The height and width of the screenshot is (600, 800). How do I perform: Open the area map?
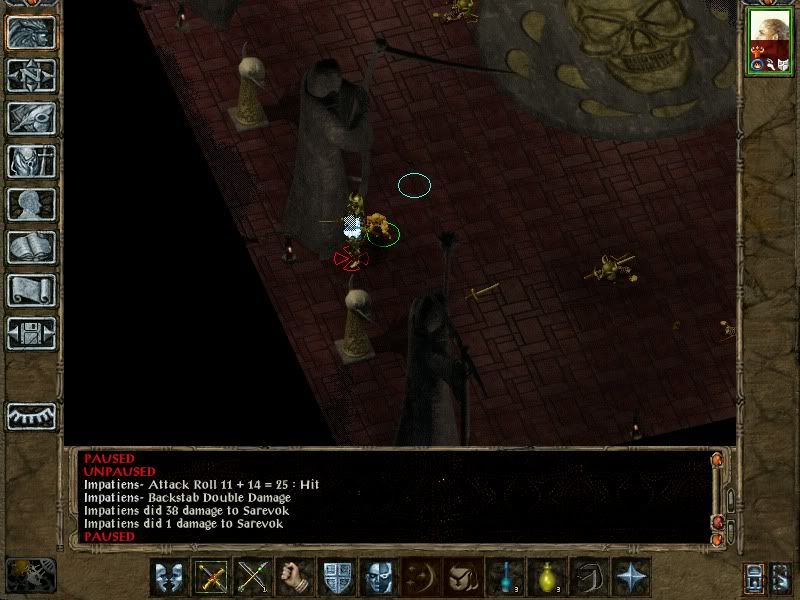coord(32,76)
